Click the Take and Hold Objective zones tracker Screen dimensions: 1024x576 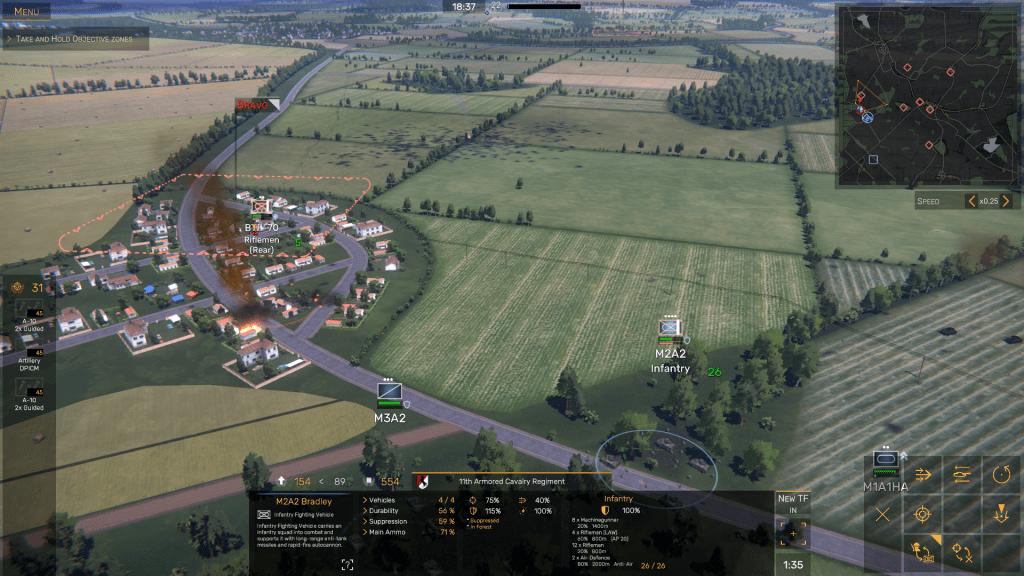pos(75,38)
